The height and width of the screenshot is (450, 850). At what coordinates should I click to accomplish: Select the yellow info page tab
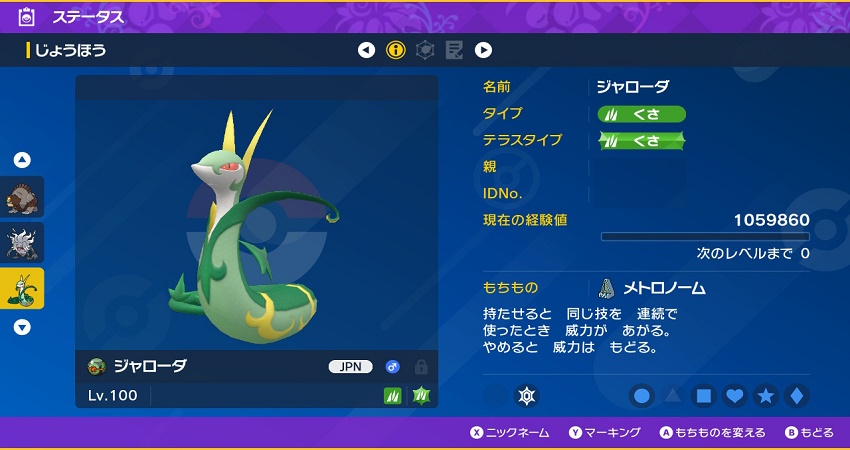[x=396, y=50]
